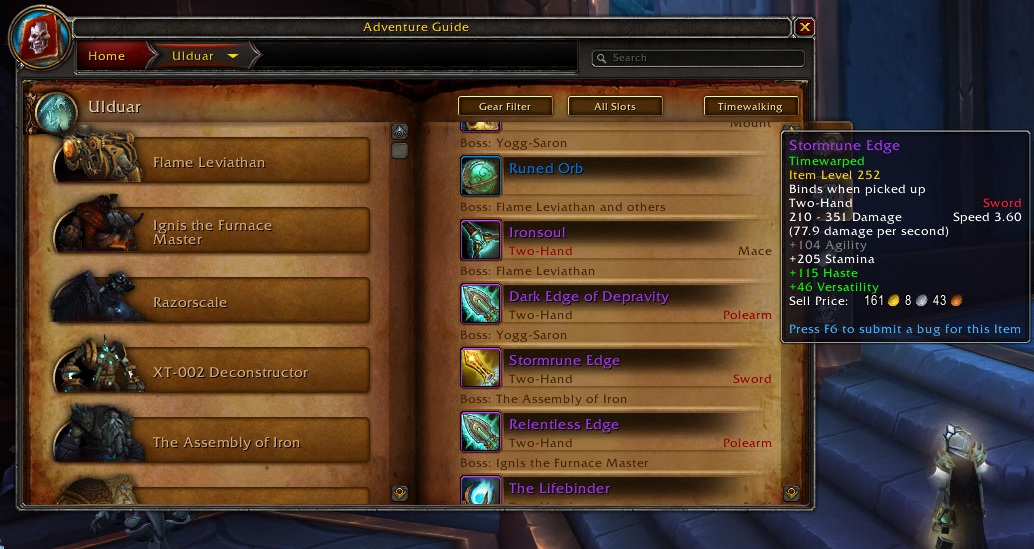Close the Adventure Guide window
This screenshot has width=1034, height=549.
(x=805, y=27)
